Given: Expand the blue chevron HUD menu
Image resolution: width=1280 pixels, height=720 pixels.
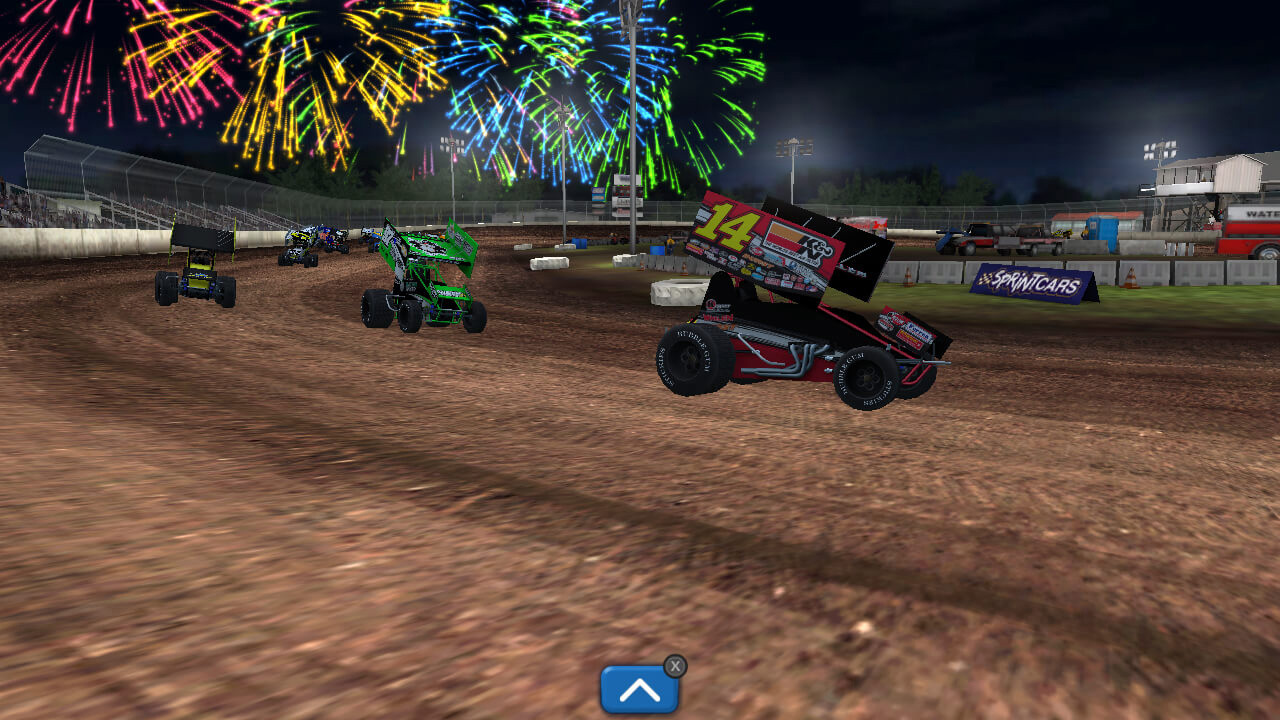Looking at the screenshot, I should (x=639, y=689).
